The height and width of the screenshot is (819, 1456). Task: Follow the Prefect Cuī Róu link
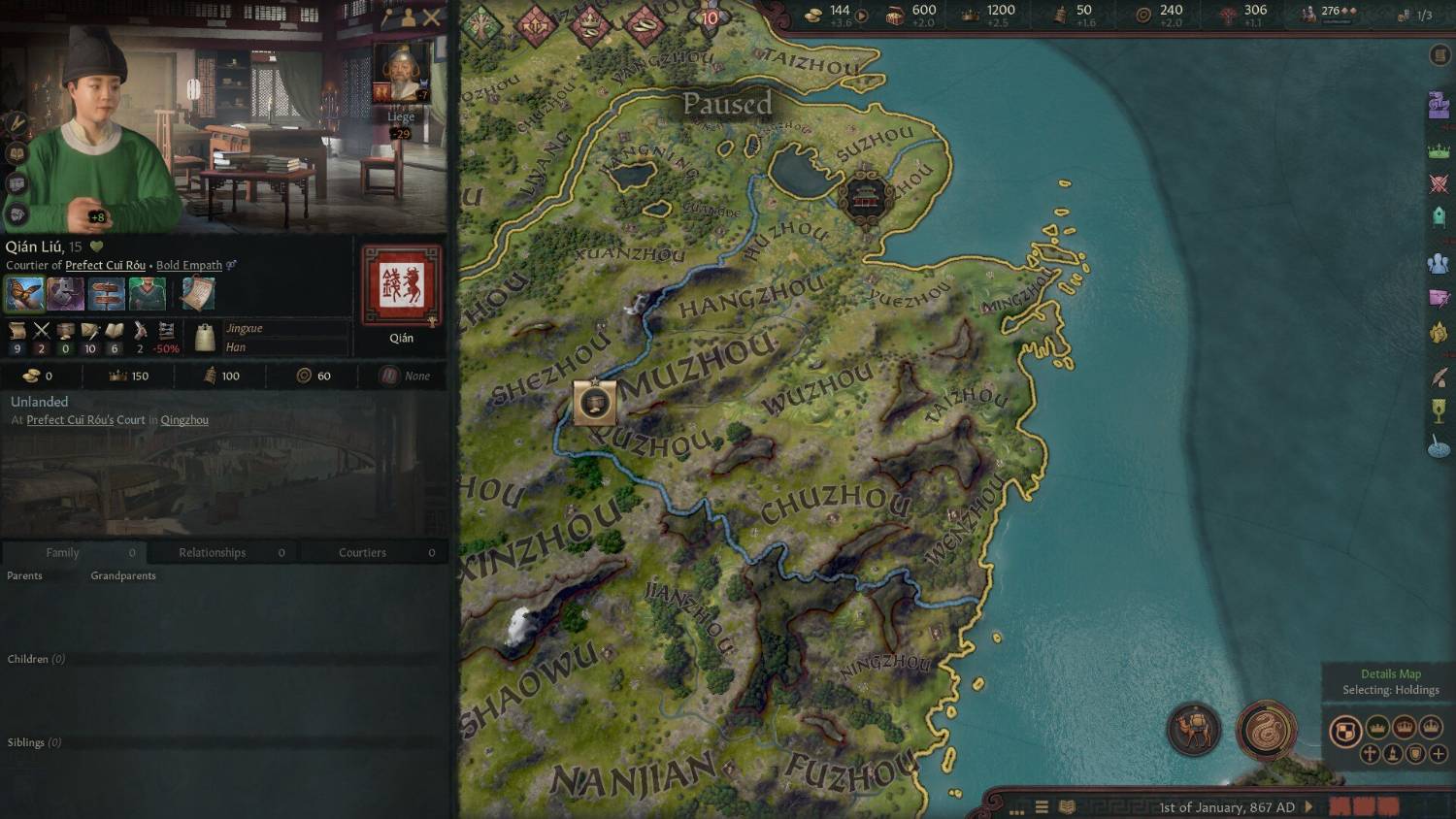105,265
